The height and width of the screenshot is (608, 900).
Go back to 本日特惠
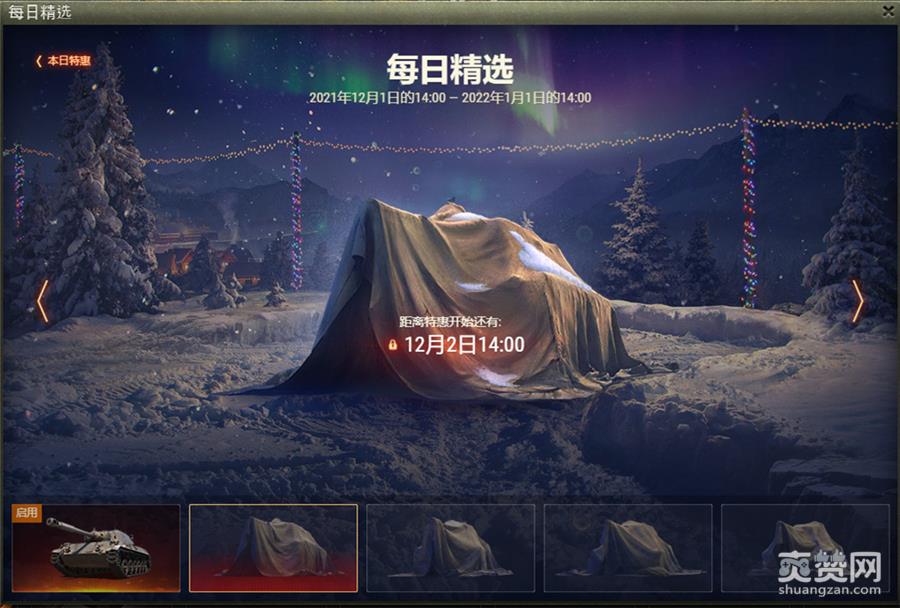pyautogui.click(x=63, y=61)
